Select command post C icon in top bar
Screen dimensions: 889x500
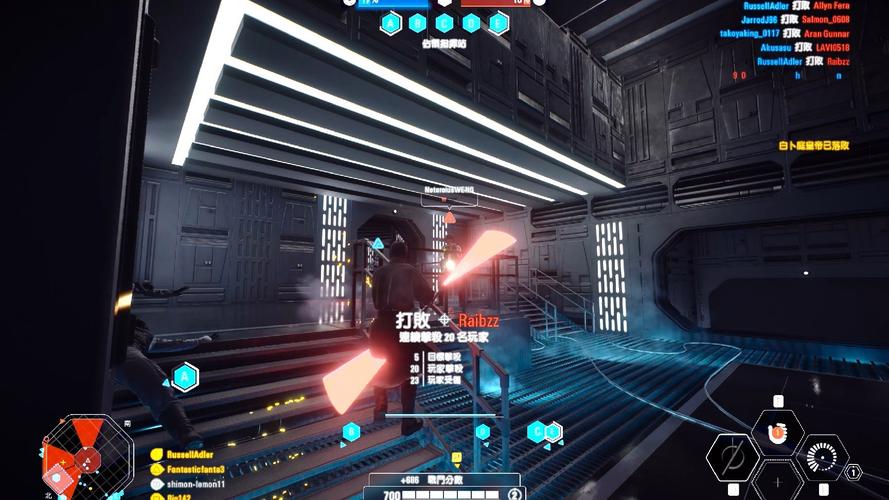click(x=445, y=23)
